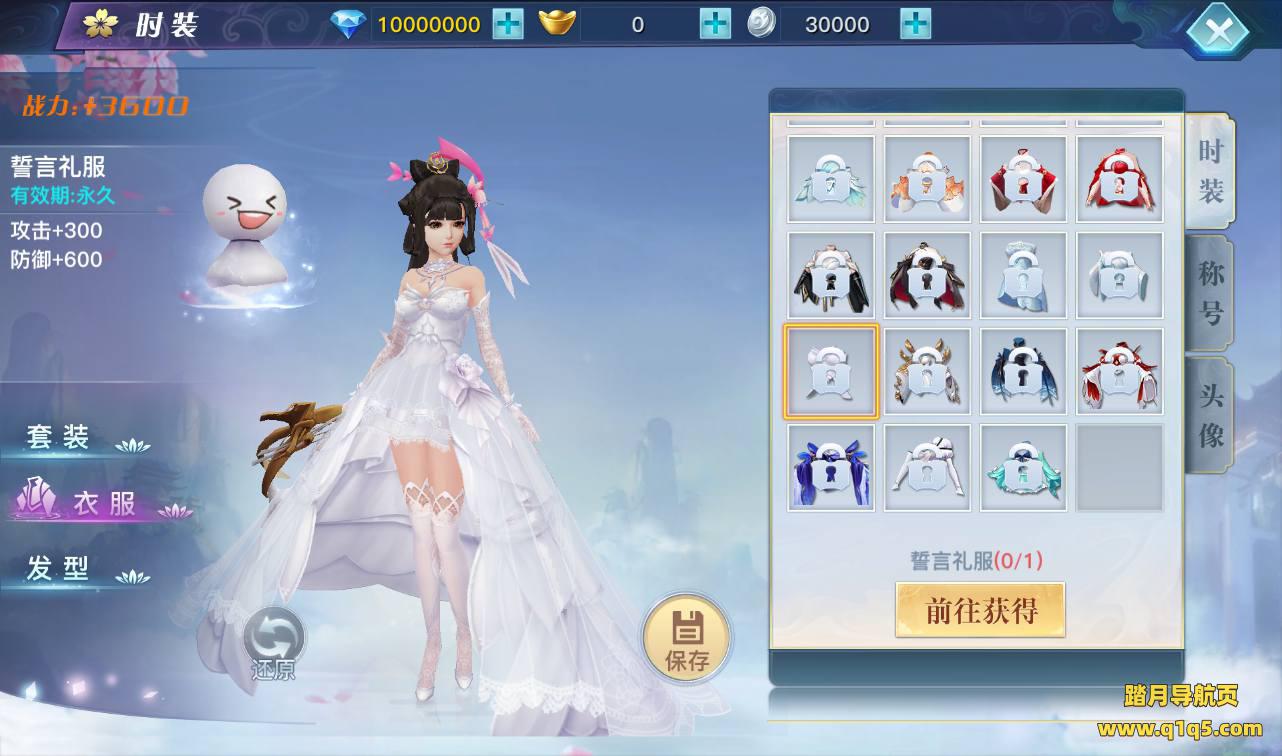Image resolution: width=1282 pixels, height=756 pixels.
Task: Open the 头像 avatar tab
Action: click(x=1211, y=416)
